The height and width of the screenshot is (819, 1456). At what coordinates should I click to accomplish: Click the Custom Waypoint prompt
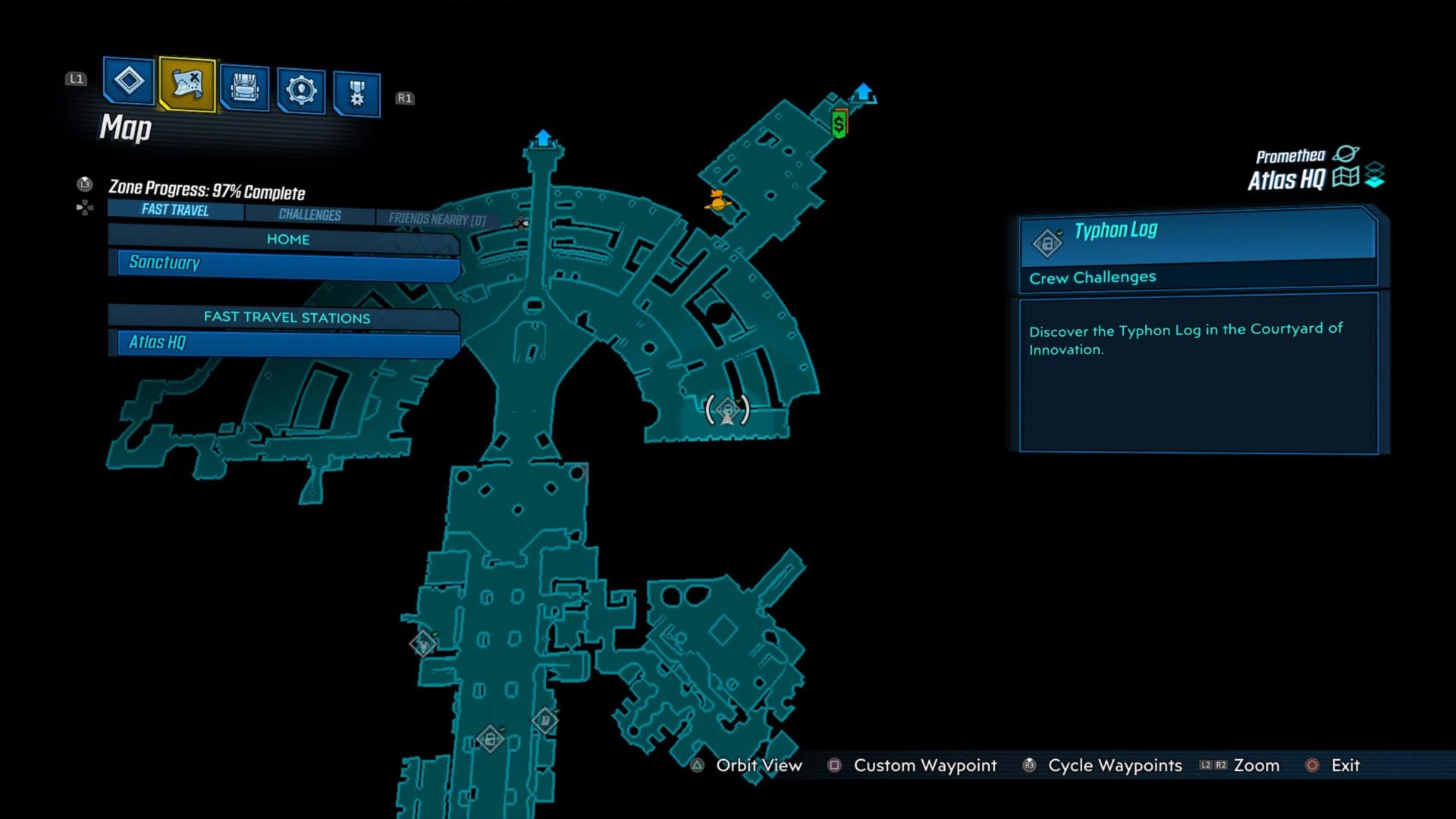pos(924,766)
